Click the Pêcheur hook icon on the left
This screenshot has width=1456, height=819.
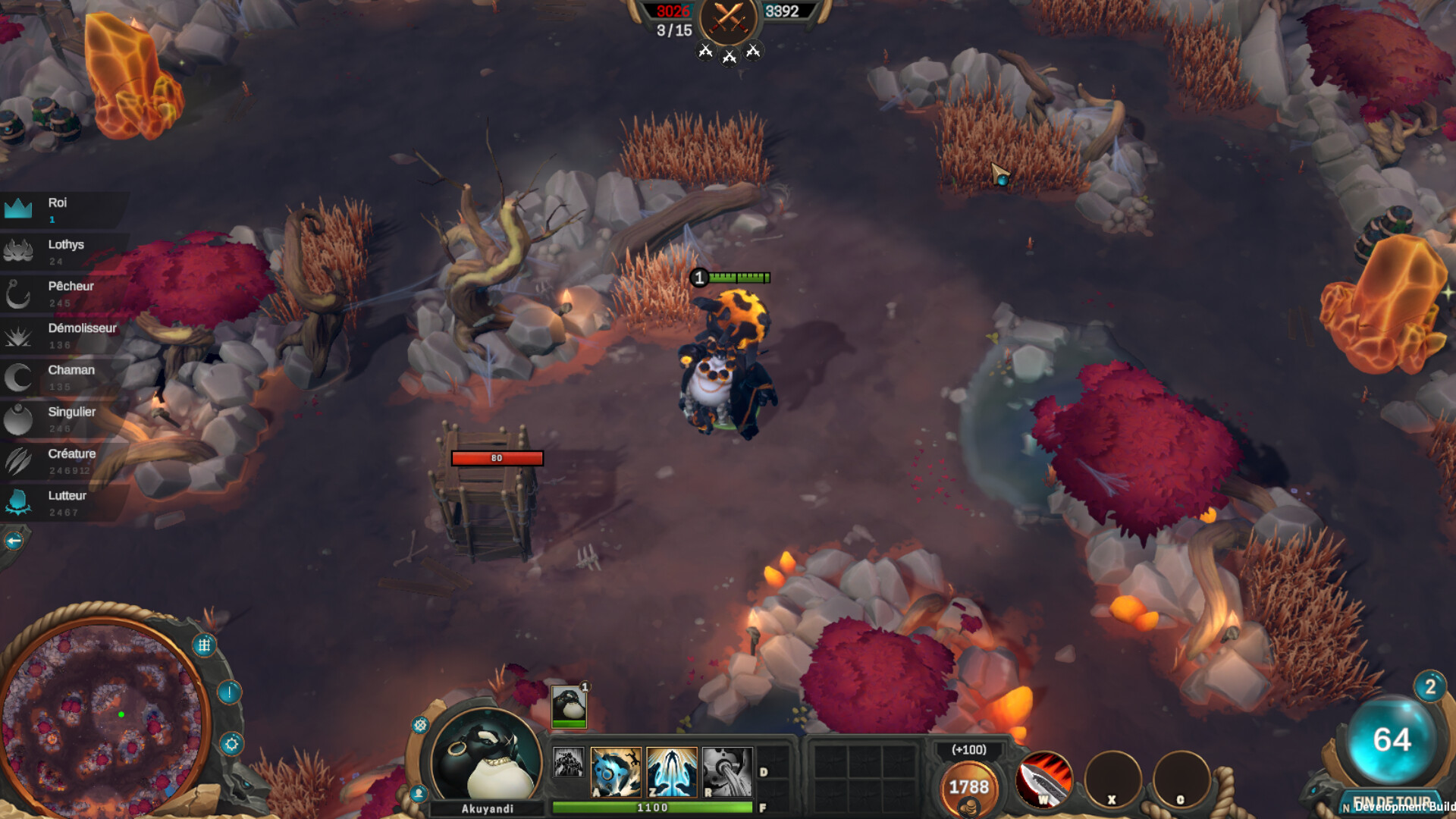(x=19, y=294)
